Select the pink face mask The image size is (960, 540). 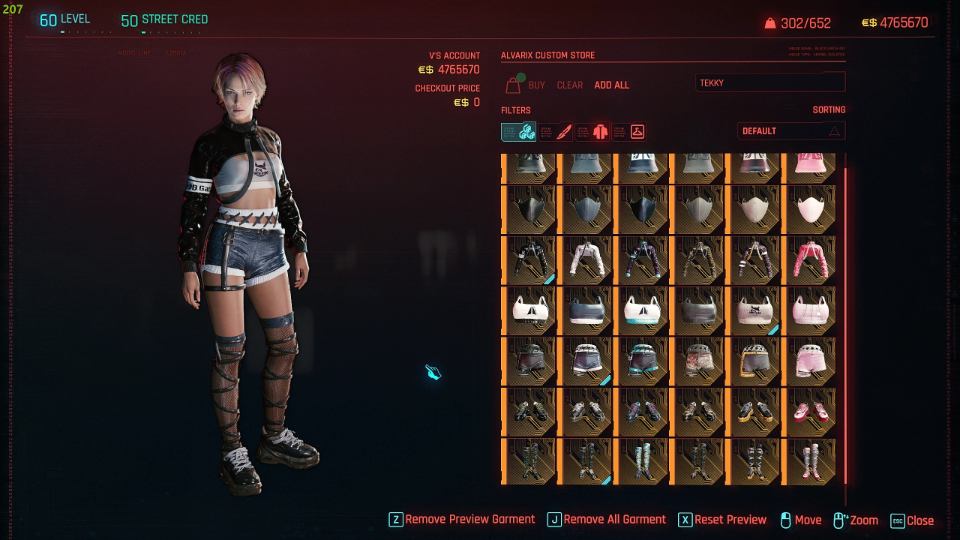coord(810,208)
